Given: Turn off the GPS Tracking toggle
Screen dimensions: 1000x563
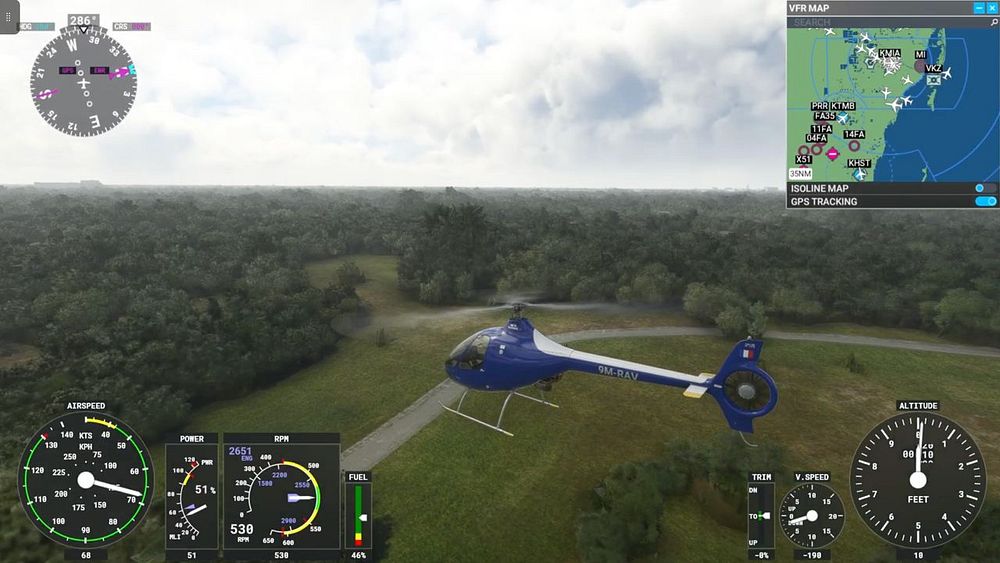Looking at the screenshot, I should (985, 202).
